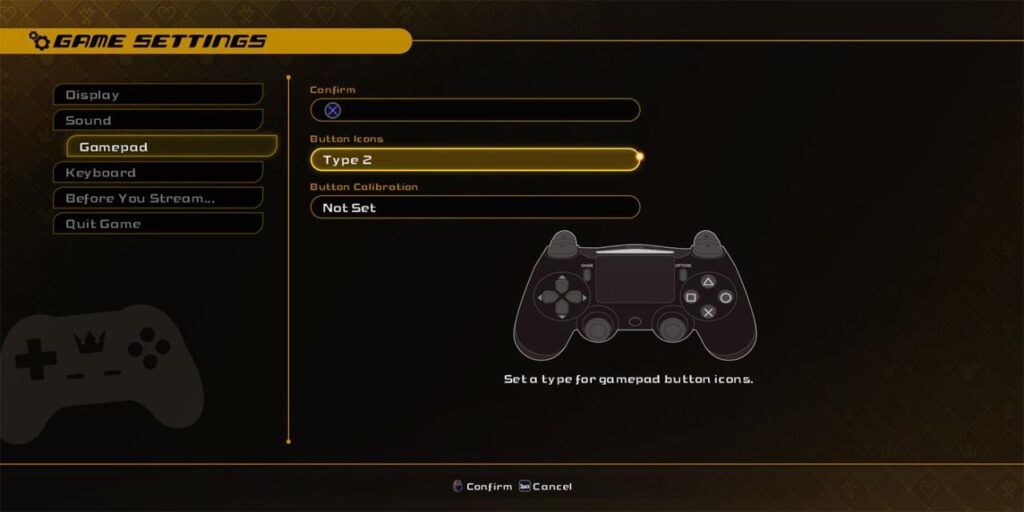Open the Keyboard settings section
Viewport: 1024px width, 512px height.
point(157,173)
